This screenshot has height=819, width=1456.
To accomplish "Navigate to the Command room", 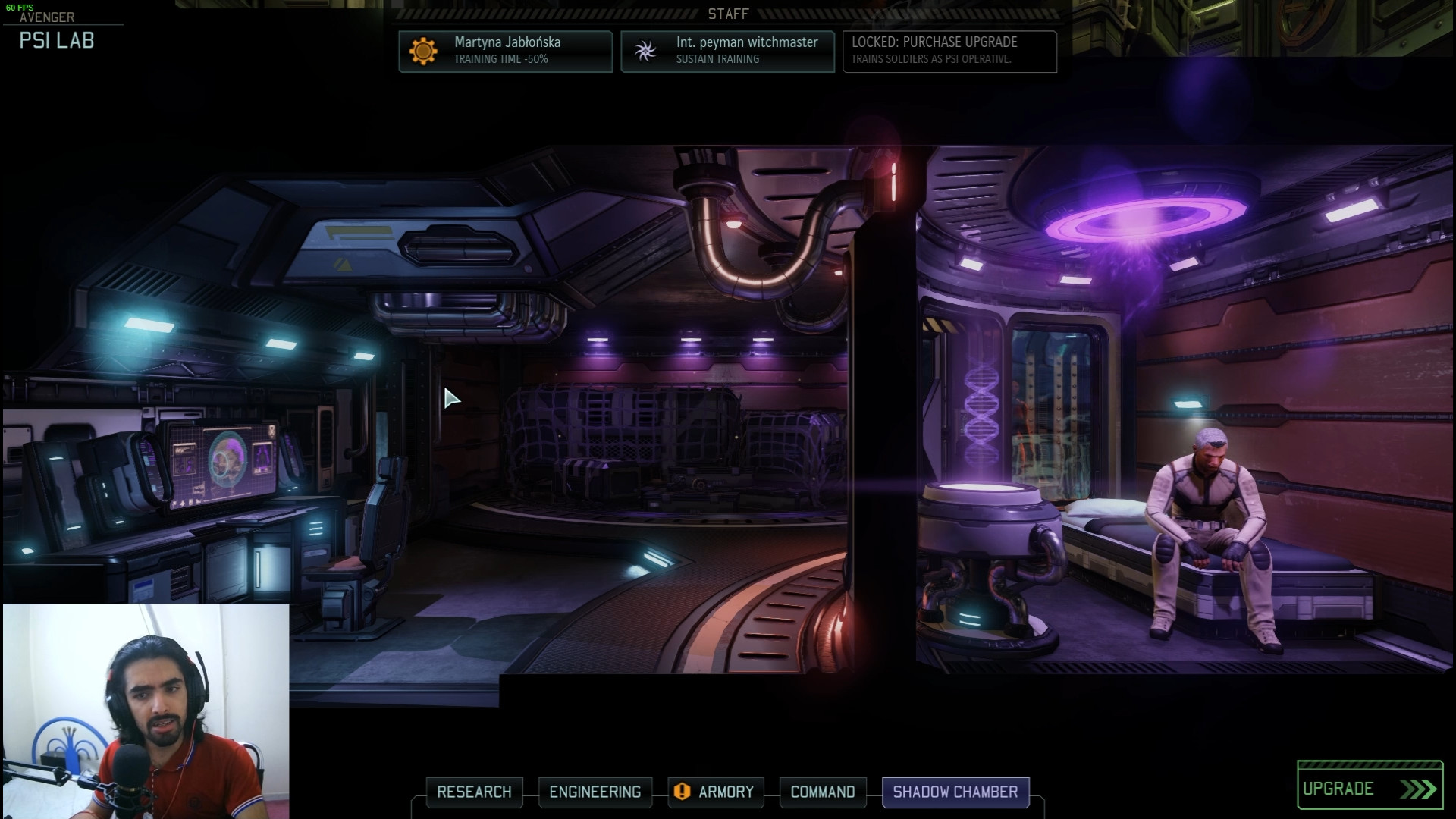I will click(822, 792).
